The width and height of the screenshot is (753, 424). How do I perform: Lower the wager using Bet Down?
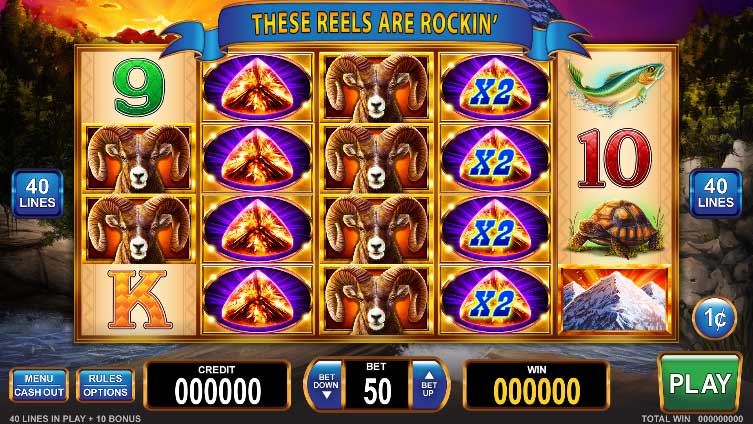pos(324,385)
